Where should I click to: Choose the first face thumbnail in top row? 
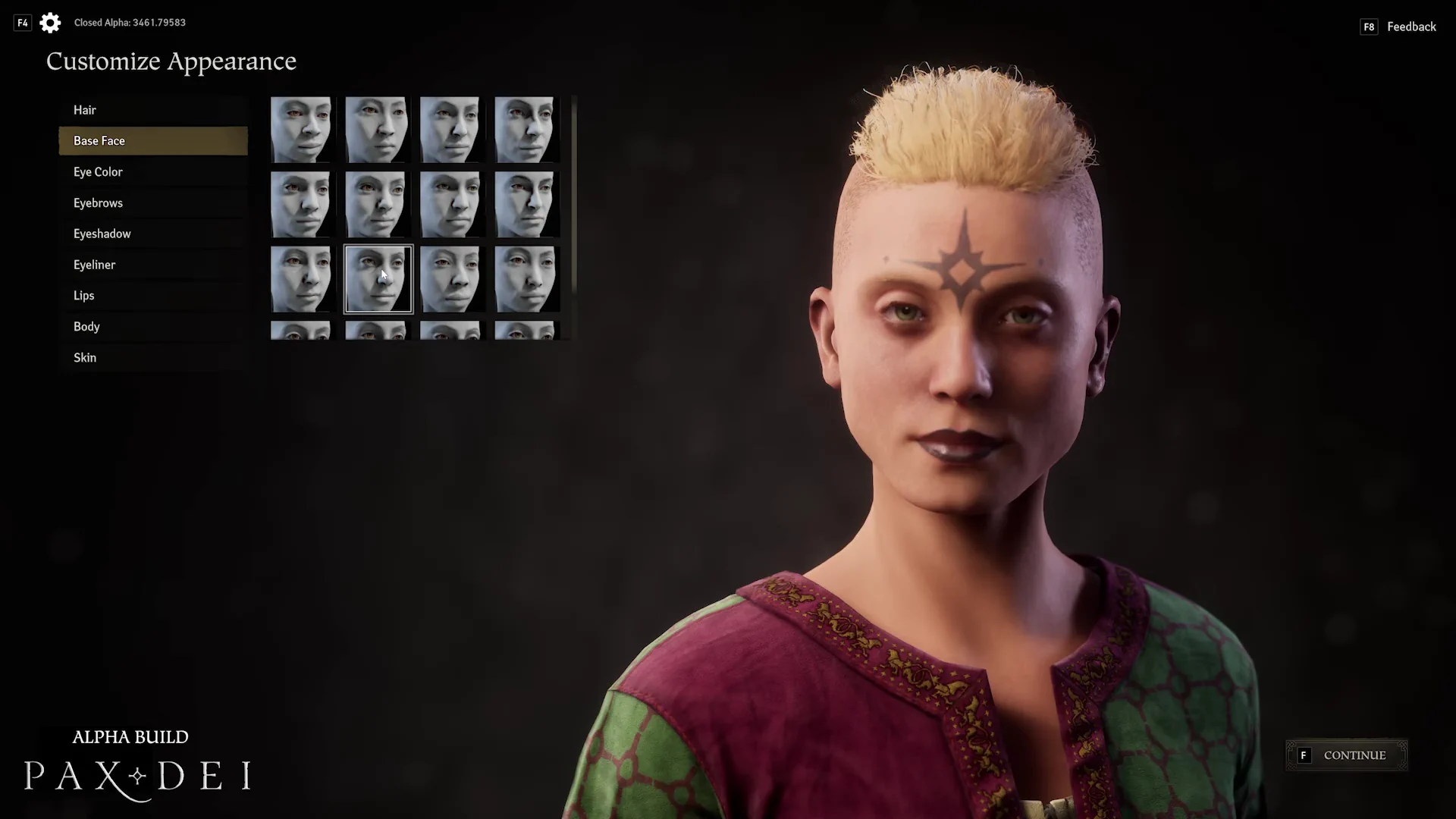(301, 130)
